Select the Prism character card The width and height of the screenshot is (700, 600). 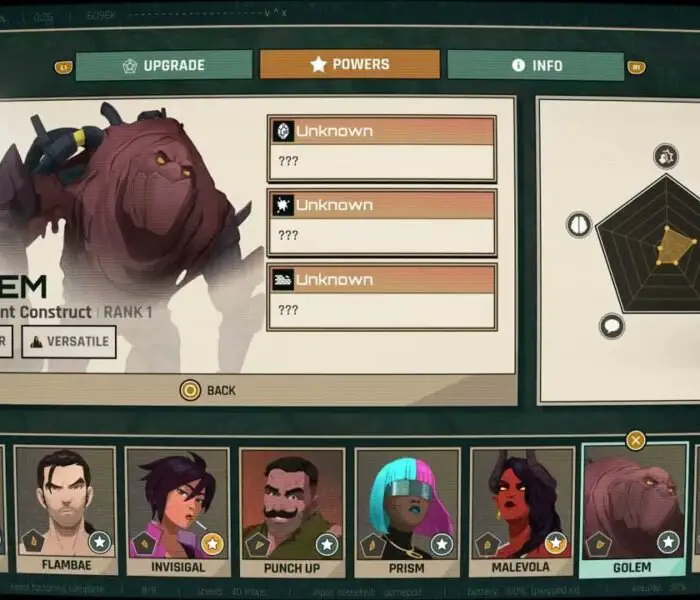(x=406, y=510)
